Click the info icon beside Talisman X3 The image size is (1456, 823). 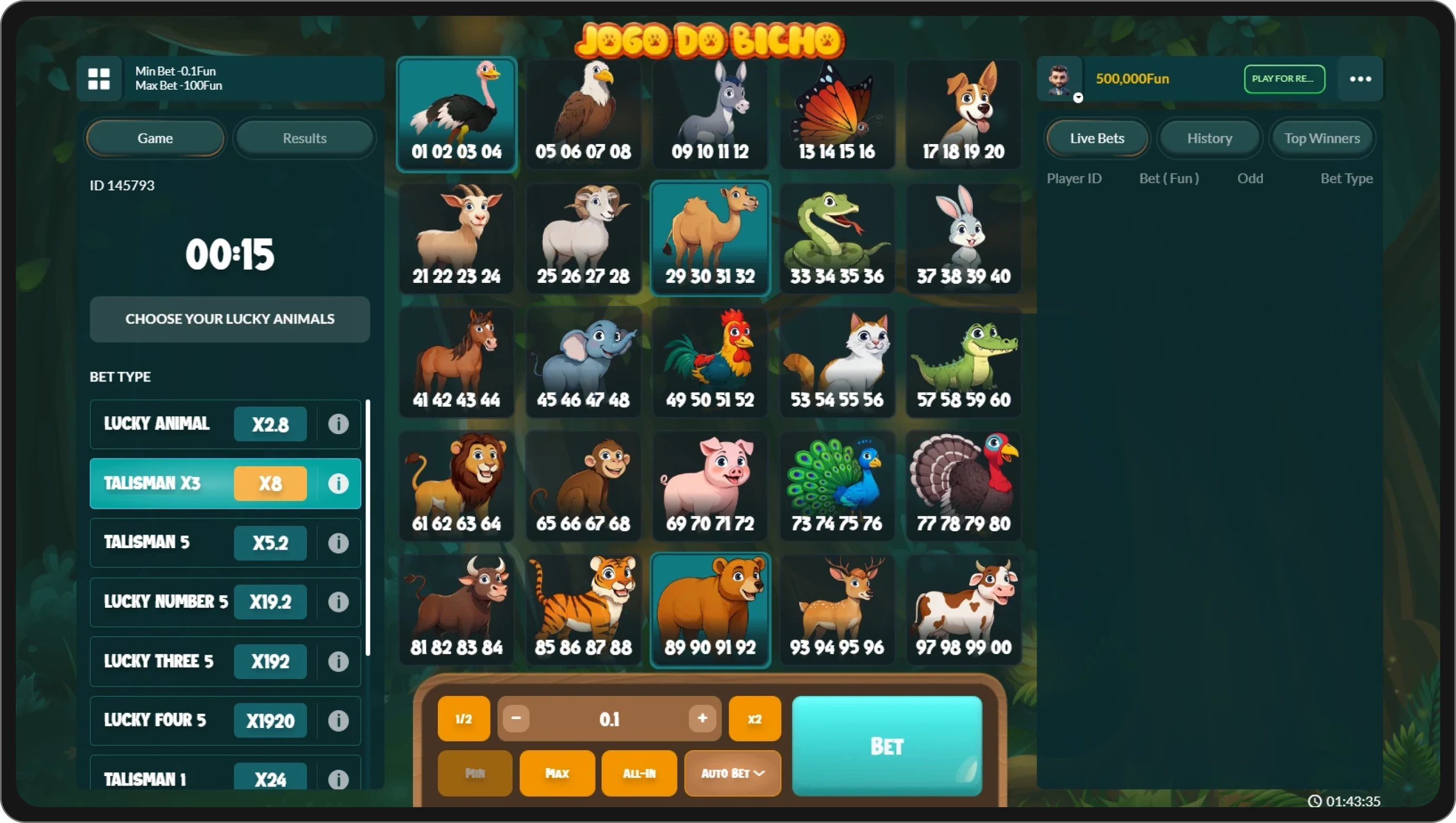338,483
